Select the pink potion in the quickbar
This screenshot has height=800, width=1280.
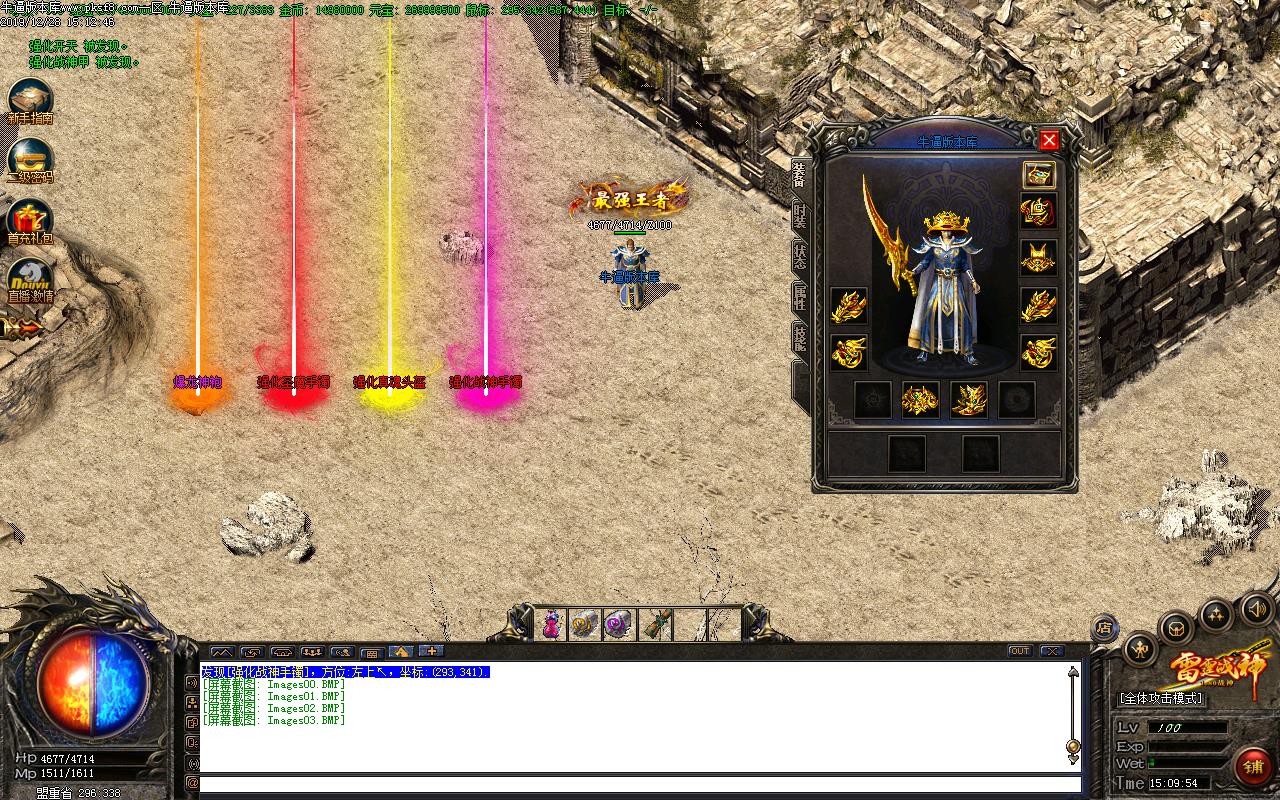pos(551,624)
